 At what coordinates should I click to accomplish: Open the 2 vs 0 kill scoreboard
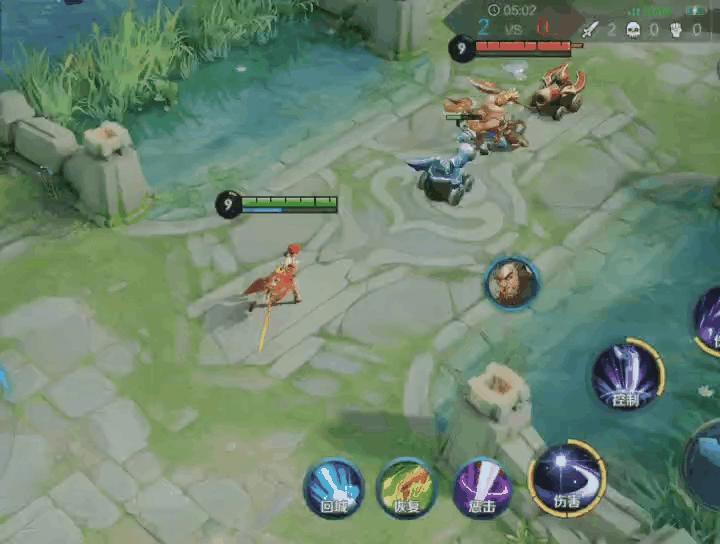point(513,29)
